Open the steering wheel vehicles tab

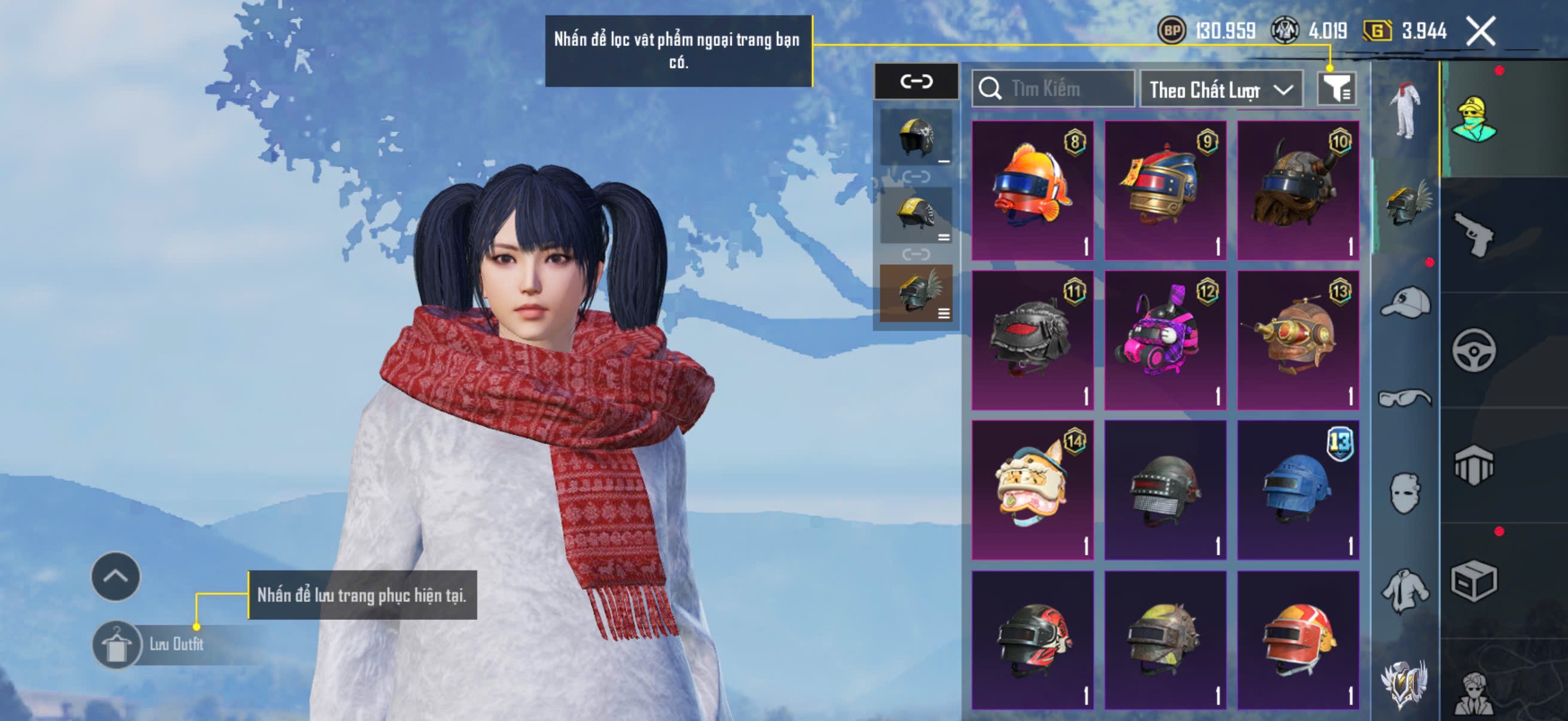(1473, 350)
